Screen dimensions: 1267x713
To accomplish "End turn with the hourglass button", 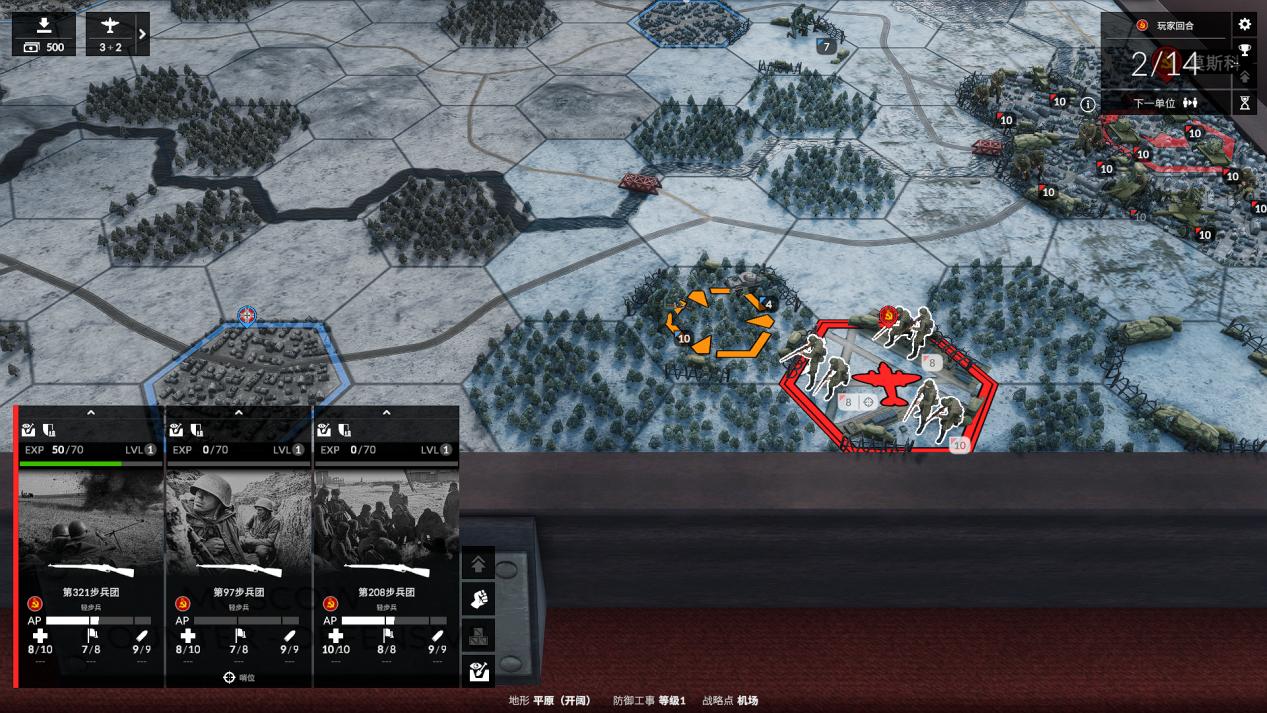I will click(1245, 102).
